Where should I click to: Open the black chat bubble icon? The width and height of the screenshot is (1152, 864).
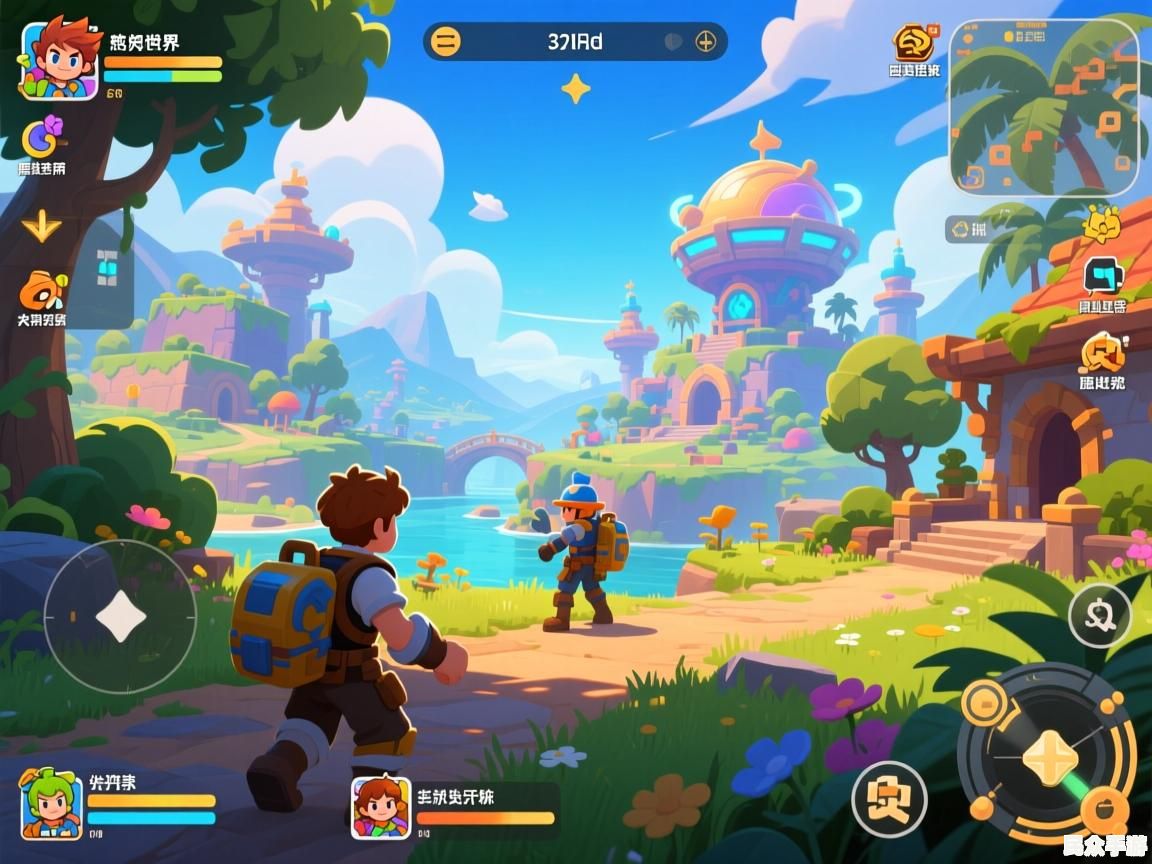click(x=1103, y=275)
